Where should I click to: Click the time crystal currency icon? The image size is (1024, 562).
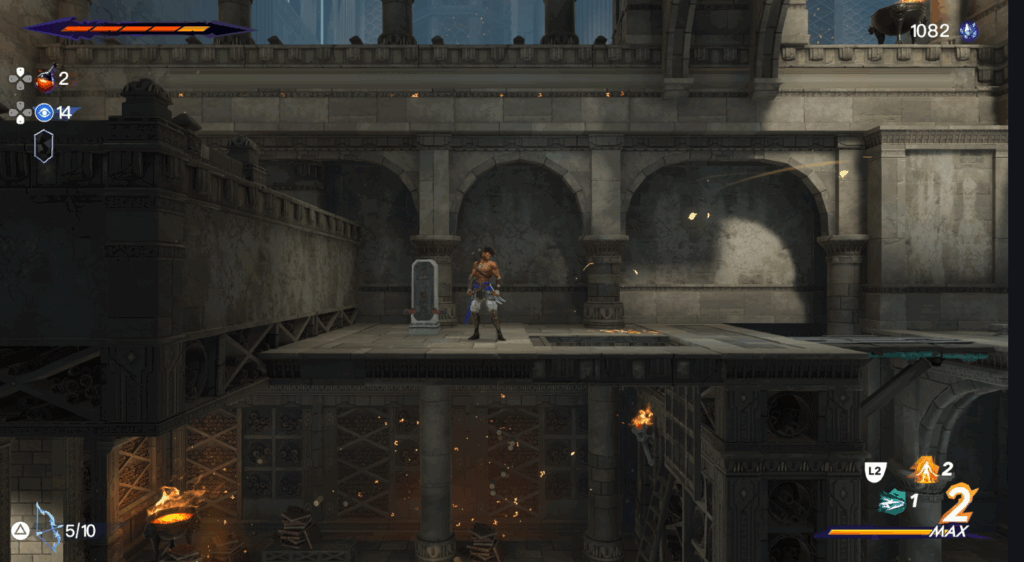click(x=967, y=31)
